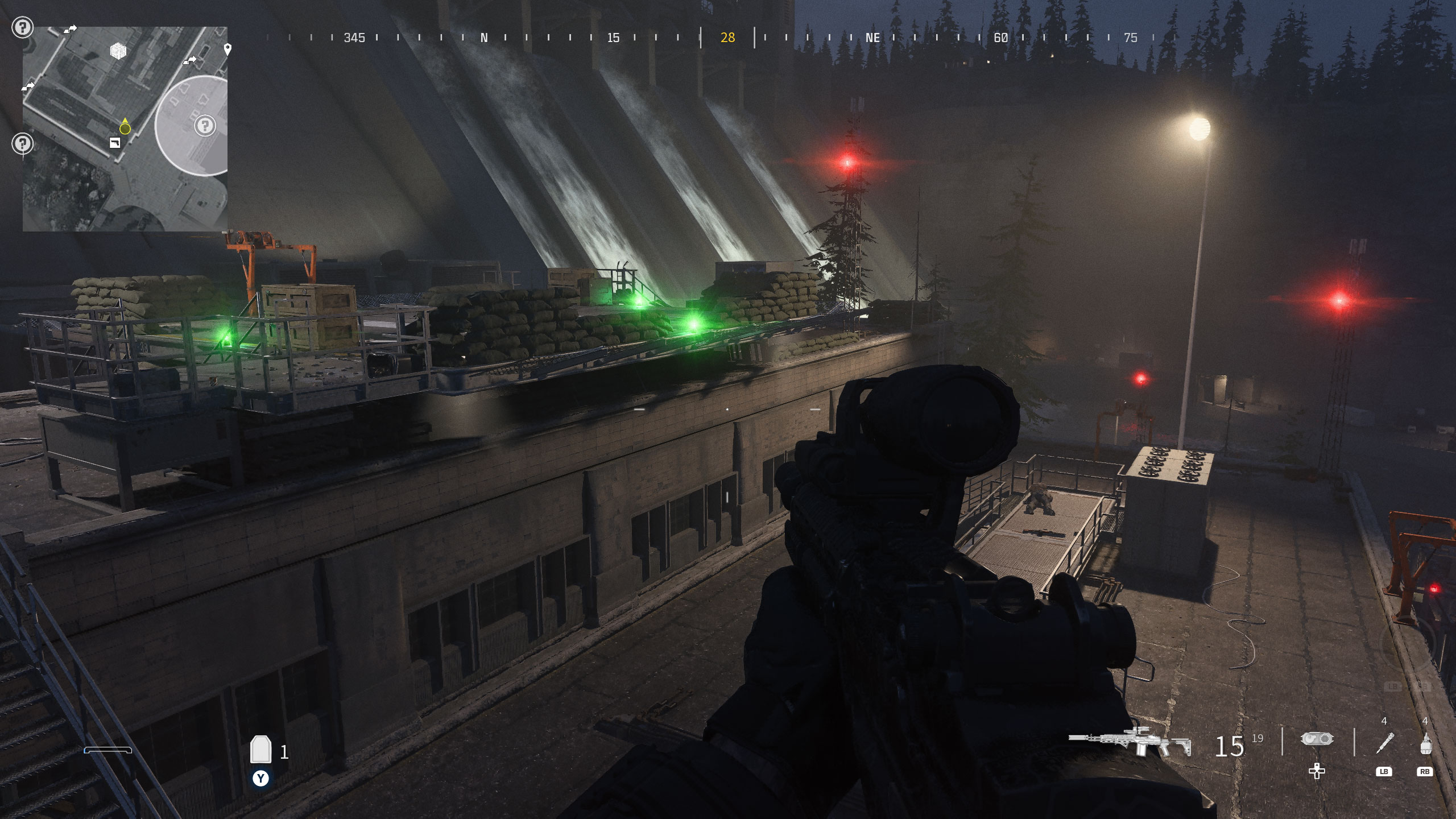Click the question mark inside the circled zone
This screenshot has width=1456, height=819.
pyautogui.click(x=205, y=125)
